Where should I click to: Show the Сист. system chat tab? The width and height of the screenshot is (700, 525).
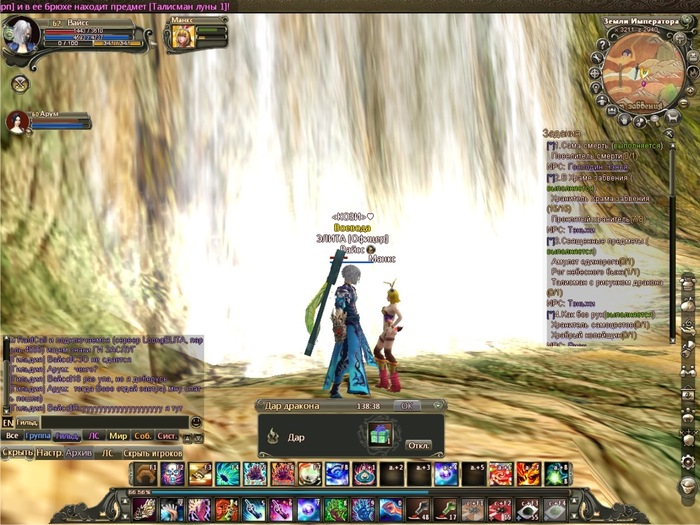click(168, 436)
